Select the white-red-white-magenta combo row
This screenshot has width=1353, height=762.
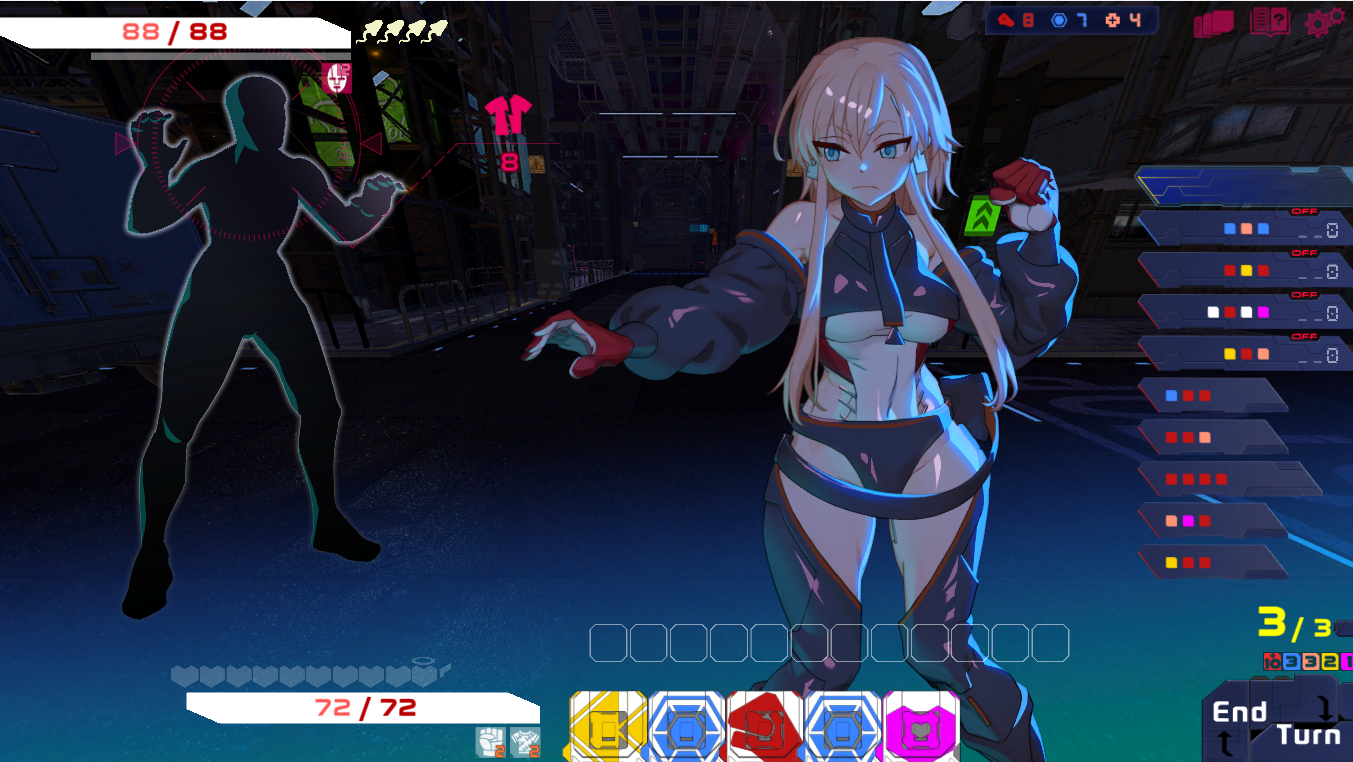click(x=1238, y=313)
